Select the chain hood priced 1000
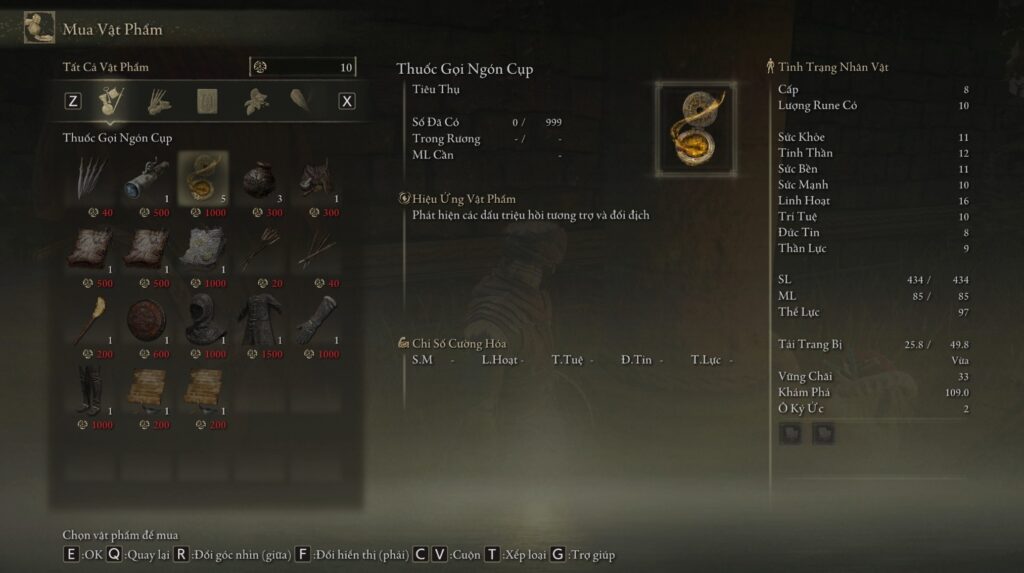The width and height of the screenshot is (1024, 573). [203, 320]
